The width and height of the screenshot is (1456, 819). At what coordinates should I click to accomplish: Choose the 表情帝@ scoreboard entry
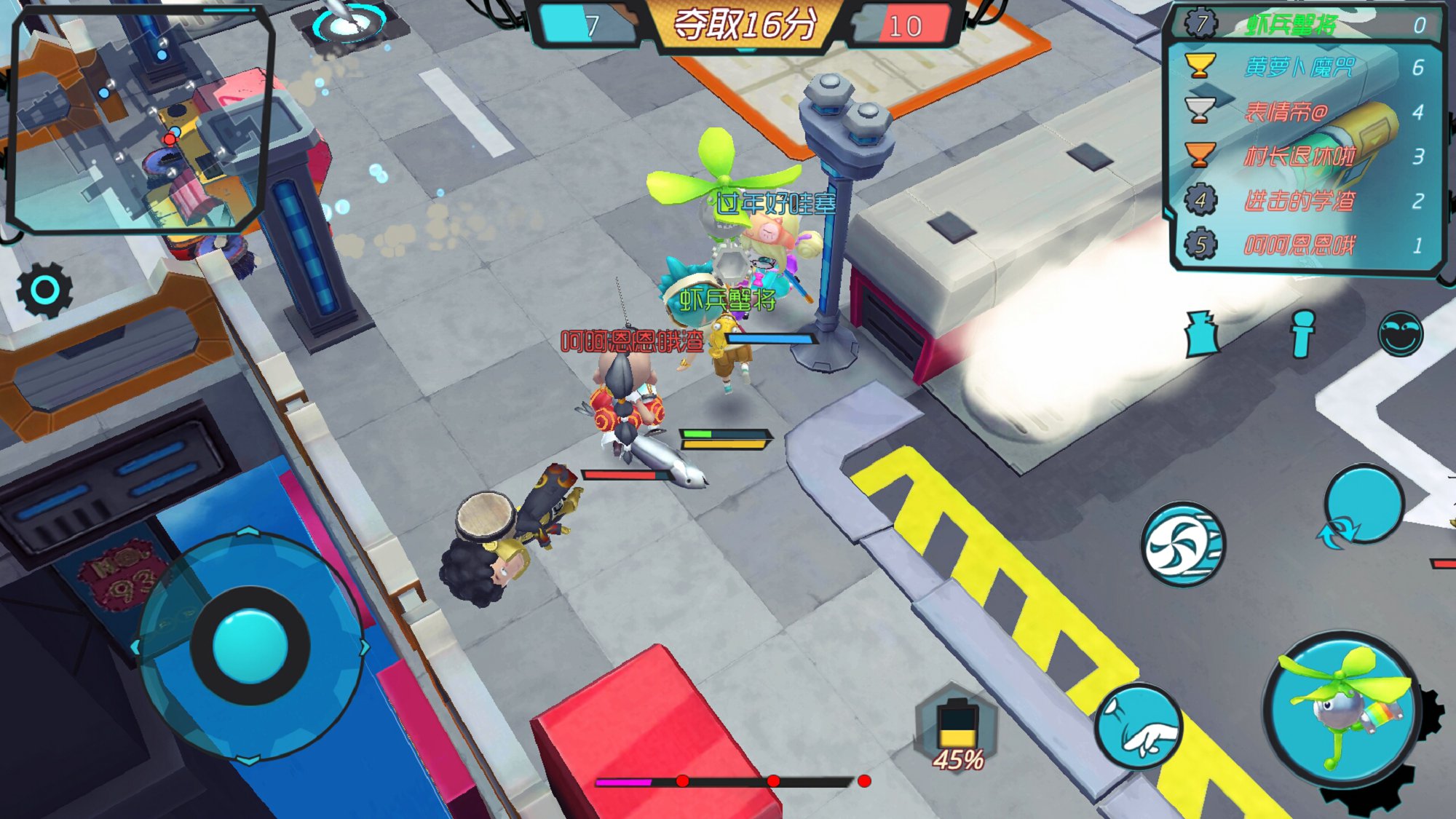[x=1305, y=112]
